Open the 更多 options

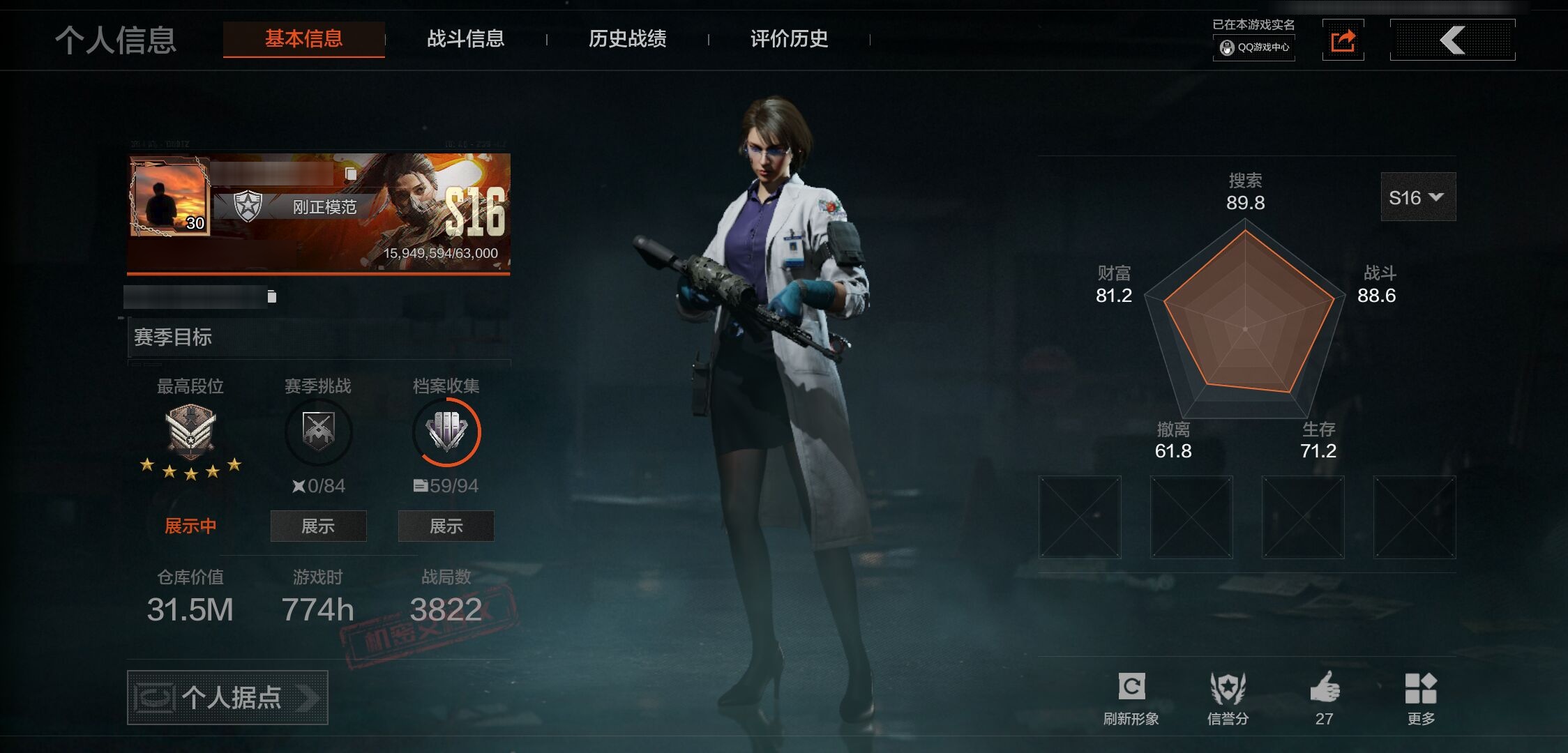click(1421, 698)
